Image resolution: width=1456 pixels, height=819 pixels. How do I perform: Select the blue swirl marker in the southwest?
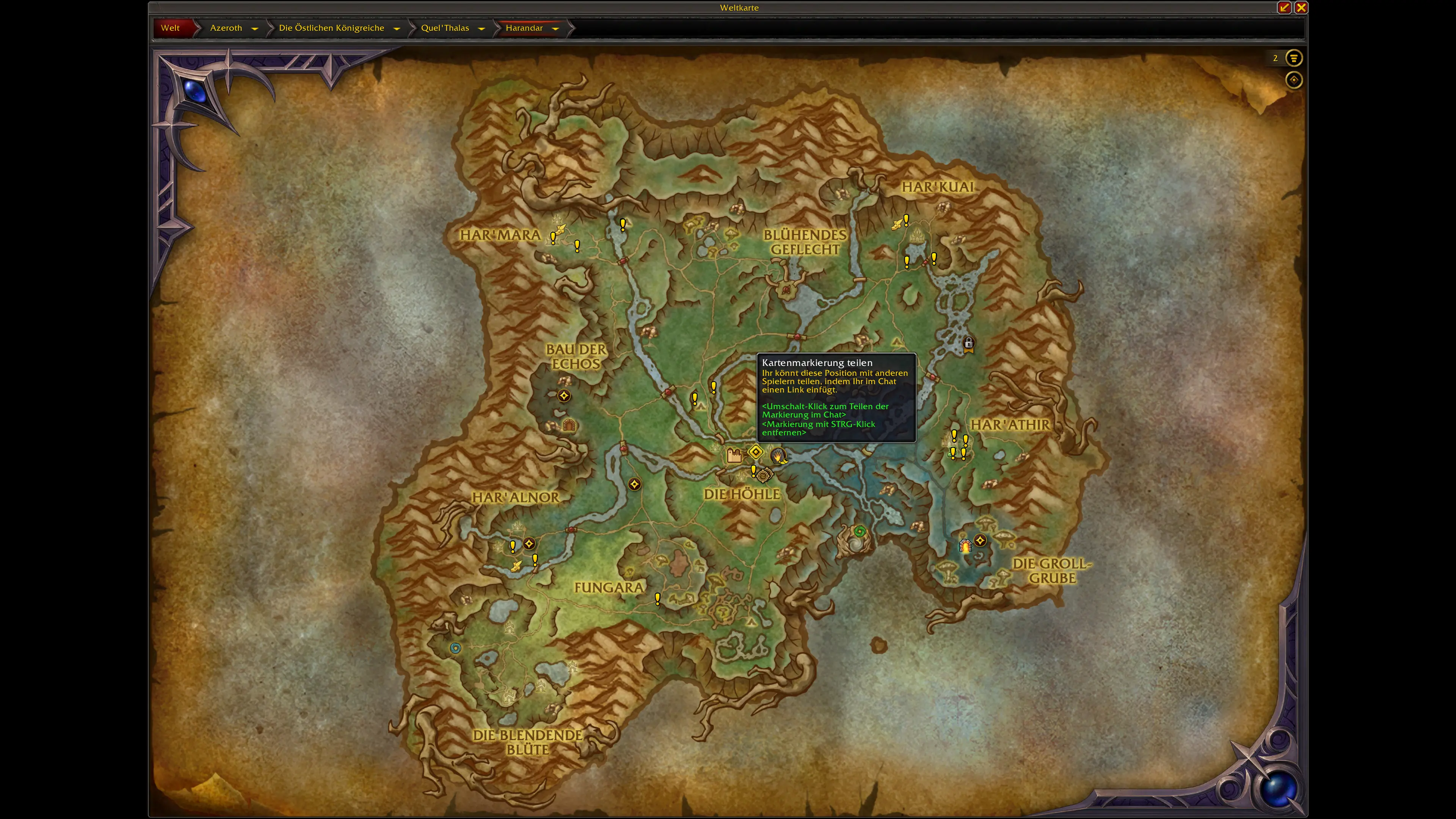click(x=455, y=648)
